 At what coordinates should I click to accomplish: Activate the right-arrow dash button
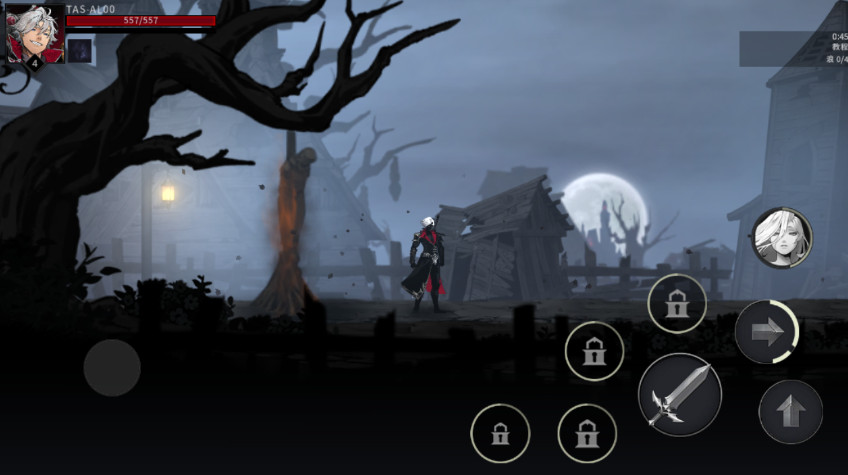tap(766, 332)
